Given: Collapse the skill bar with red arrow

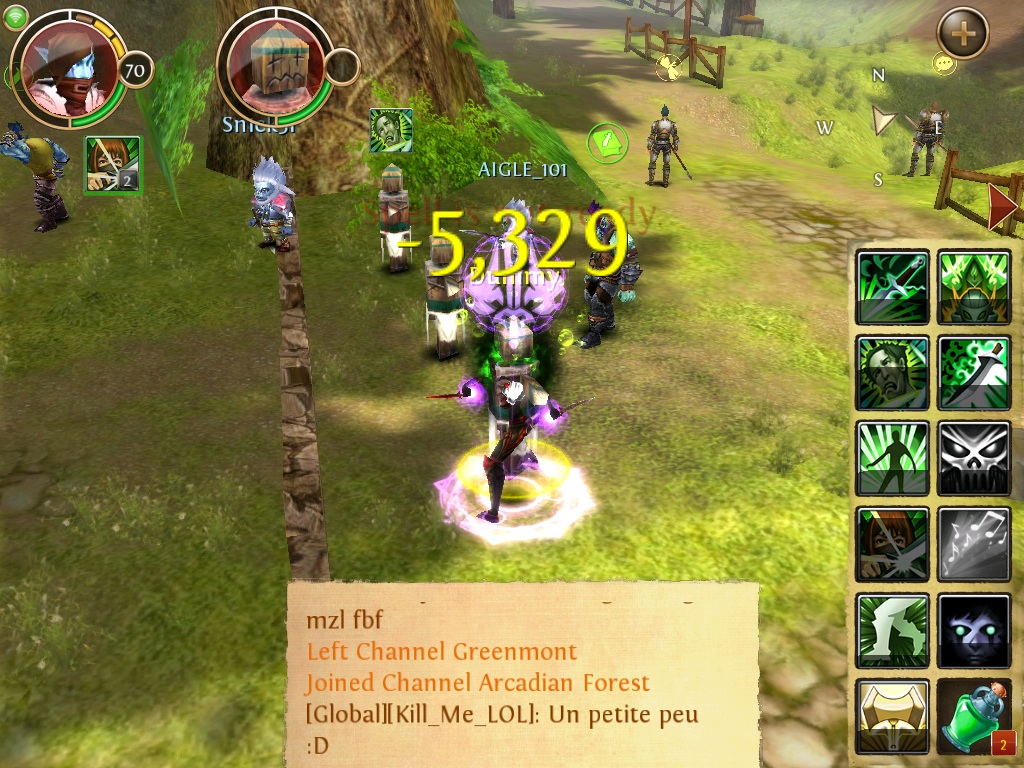Looking at the screenshot, I should pos(1001,207).
